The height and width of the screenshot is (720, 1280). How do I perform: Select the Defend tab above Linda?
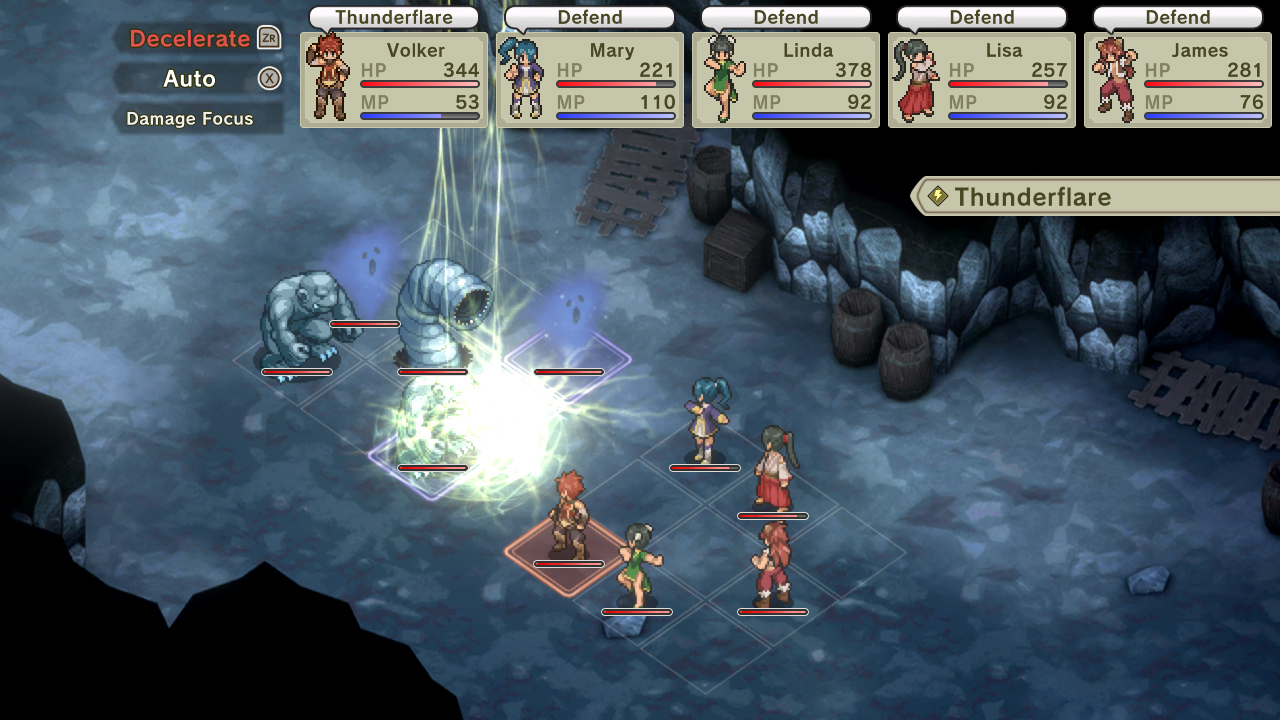pos(785,16)
